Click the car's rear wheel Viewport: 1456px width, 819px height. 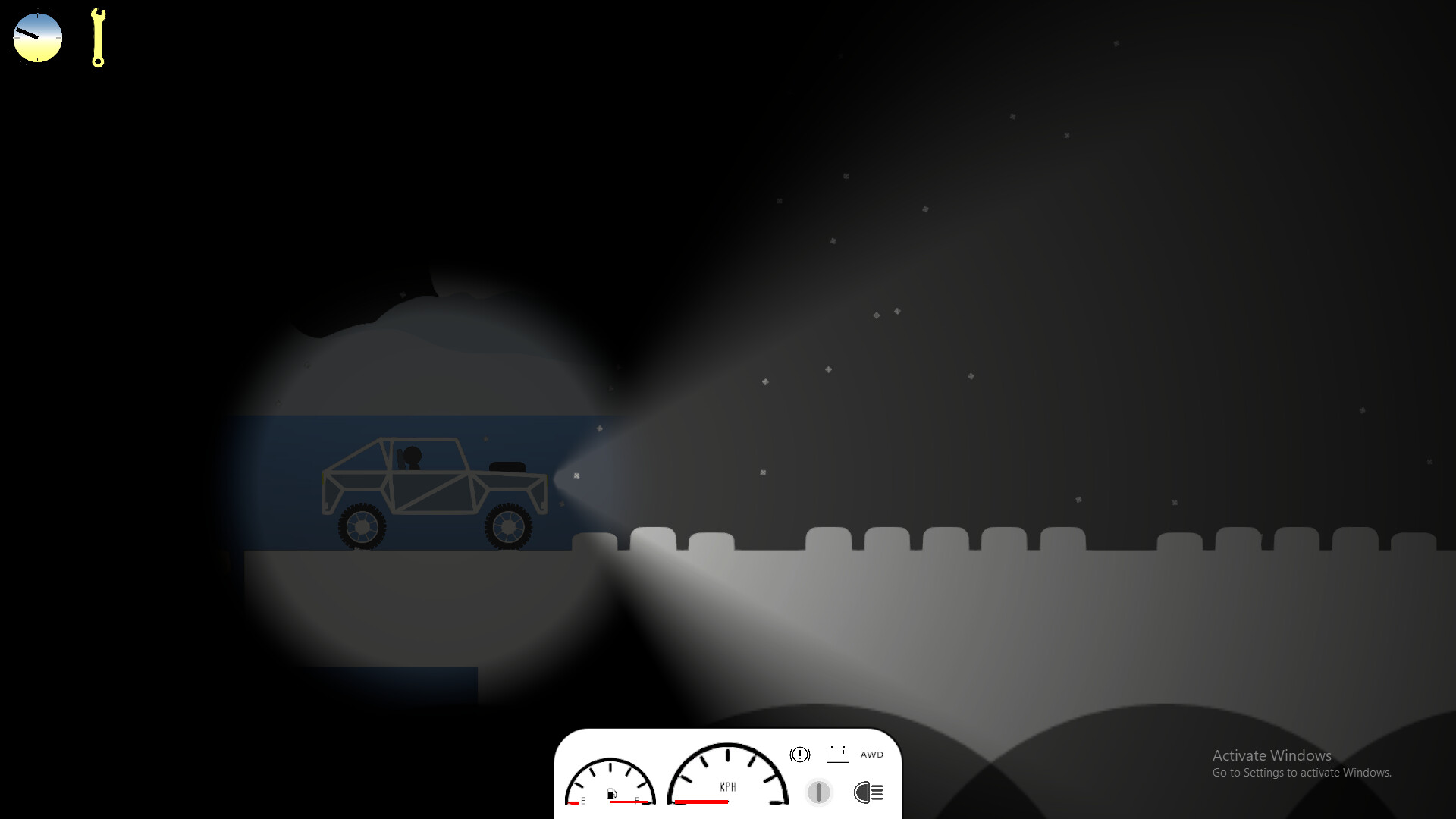(x=362, y=527)
